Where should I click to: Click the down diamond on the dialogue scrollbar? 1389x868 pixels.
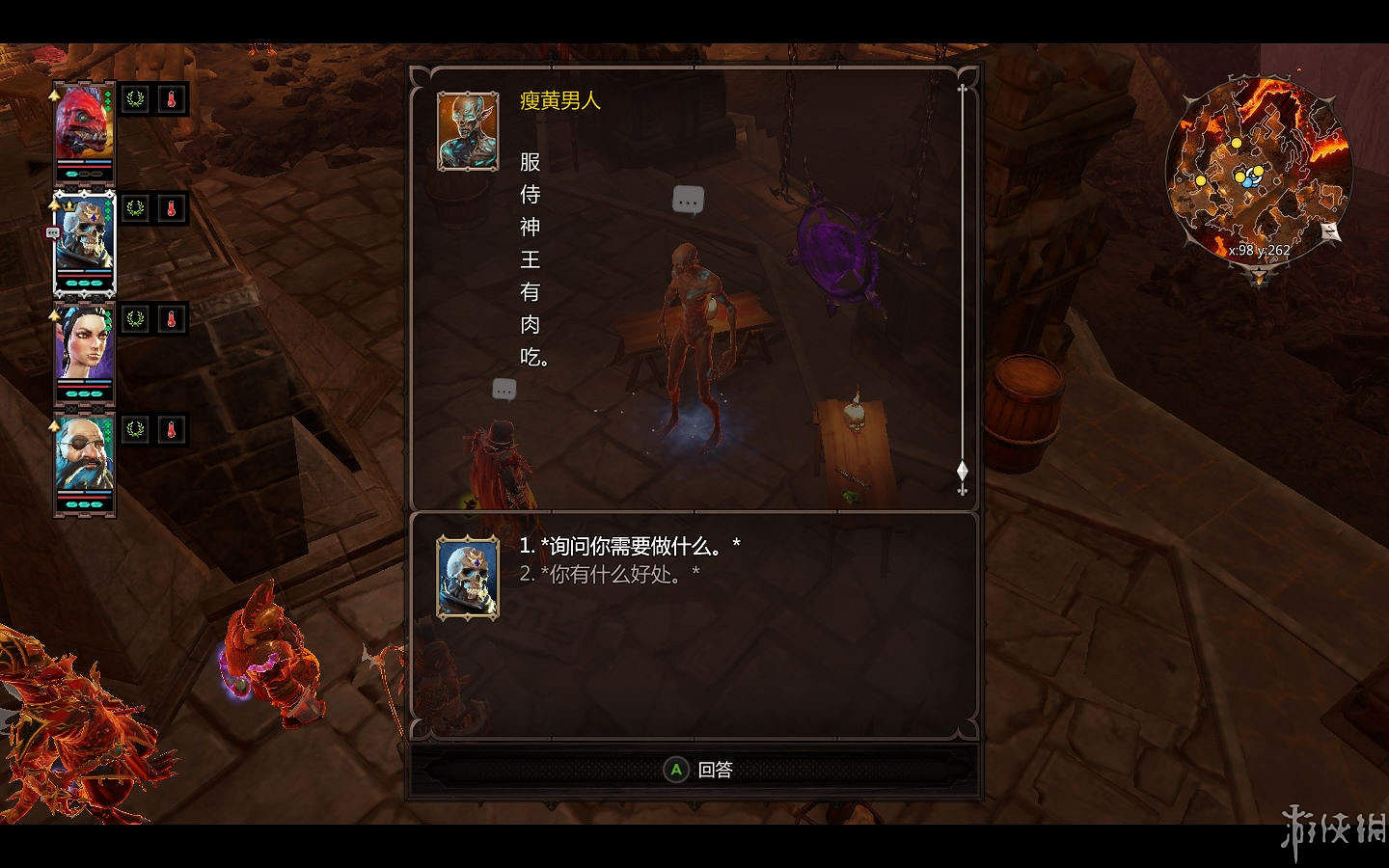click(x=961, y=471)
